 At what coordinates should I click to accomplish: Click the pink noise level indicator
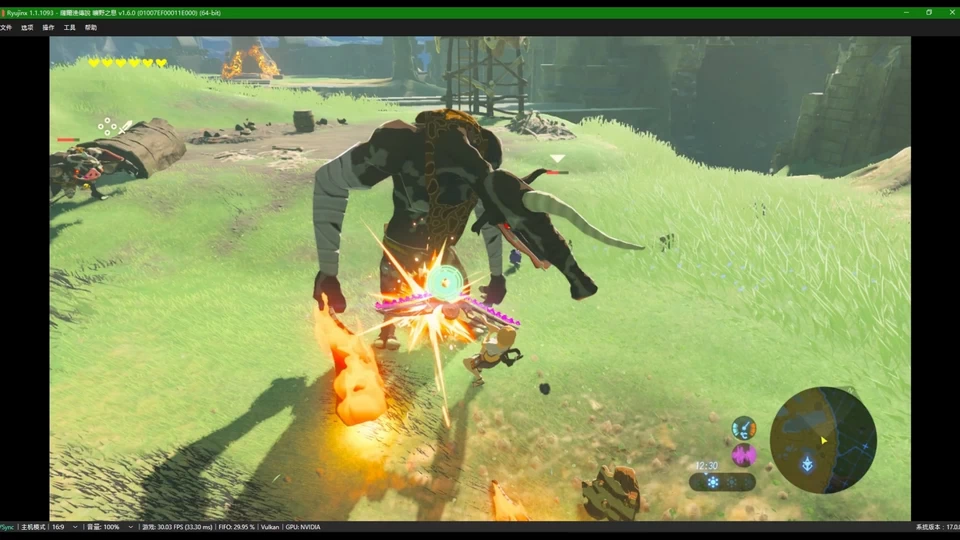point(744,455)
